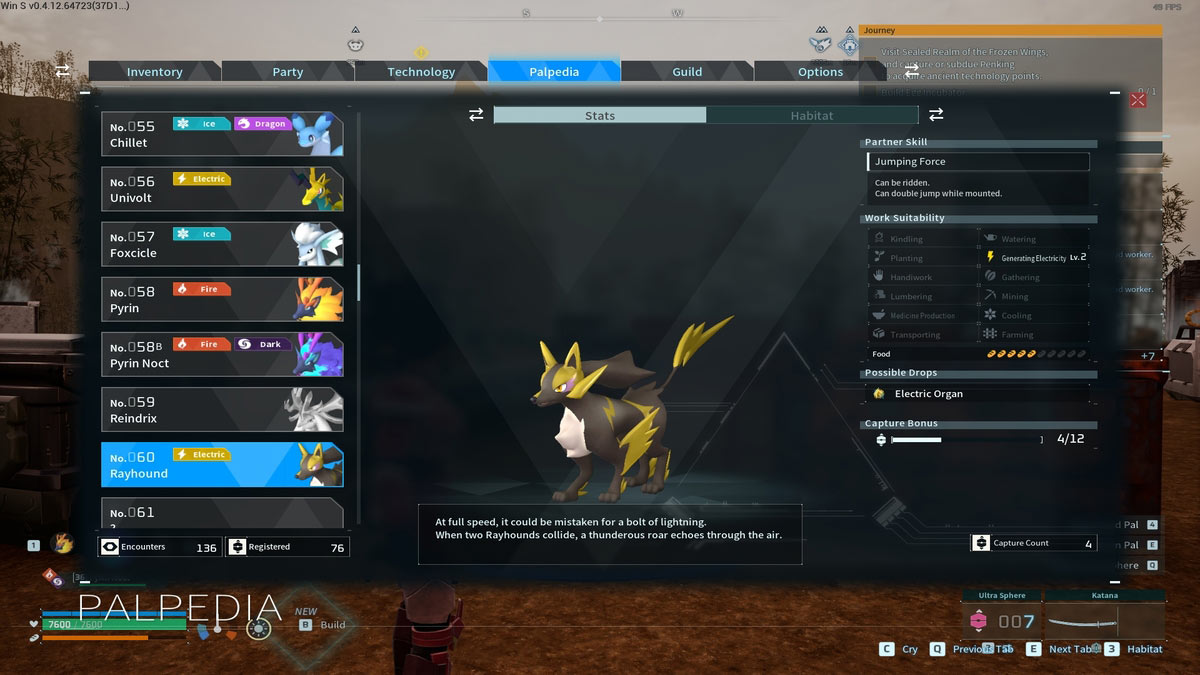Viewport: 1200px width, 675px height.
Task: Pick Pyrin Noct from the list
Action: pyautogui.click(x=222, y=354)
